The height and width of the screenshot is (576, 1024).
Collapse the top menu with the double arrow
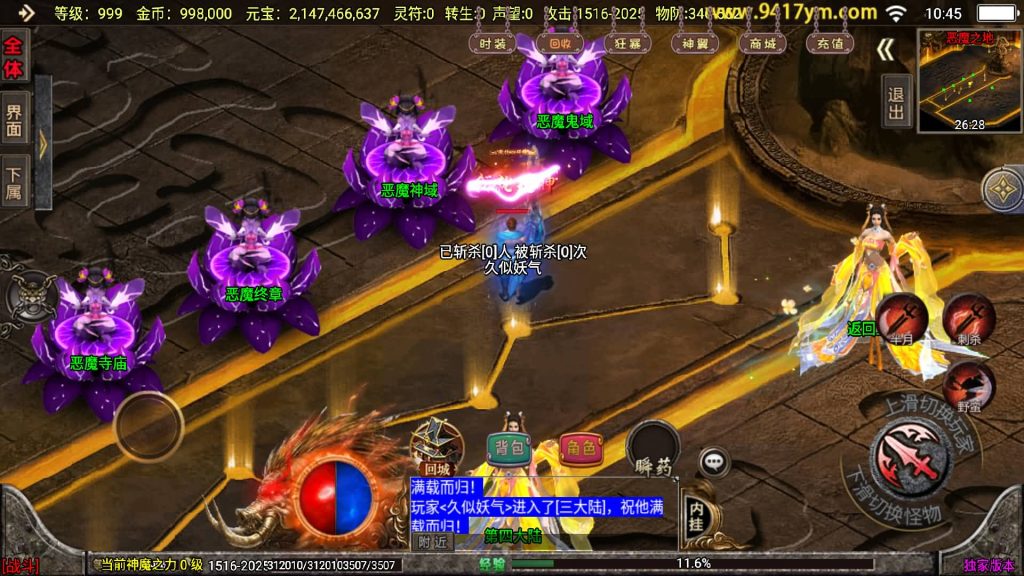point(886,50)
